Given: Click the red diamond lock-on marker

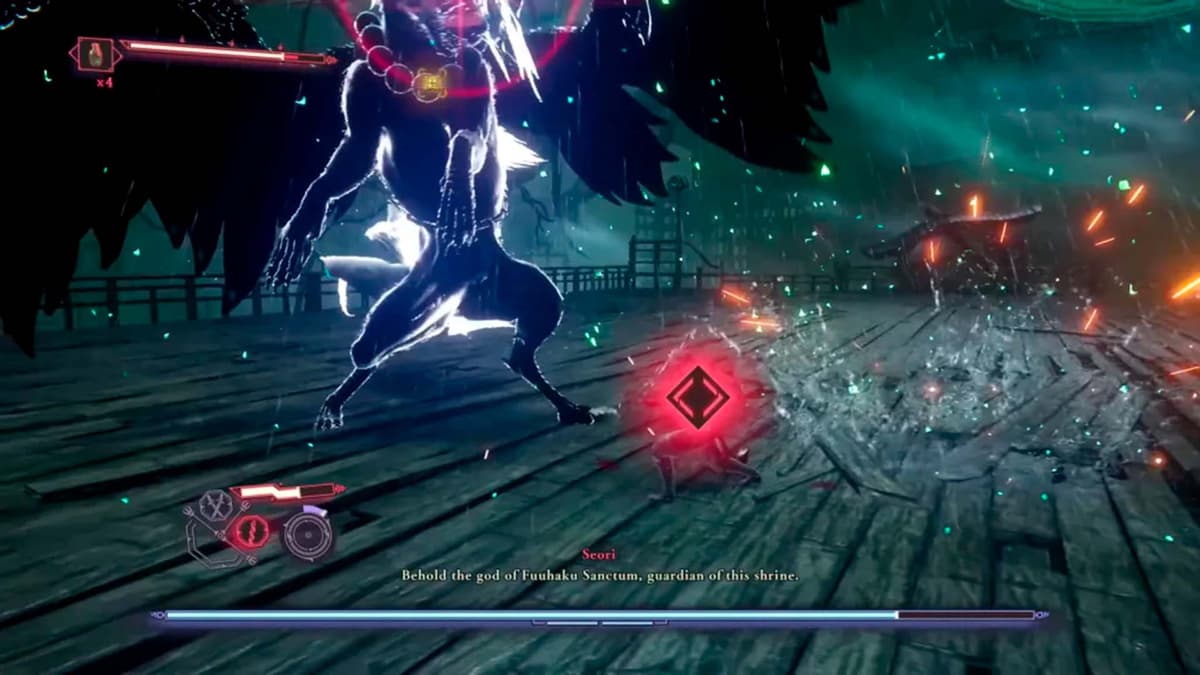Looking at the screenshot, I should pos(698,397).
